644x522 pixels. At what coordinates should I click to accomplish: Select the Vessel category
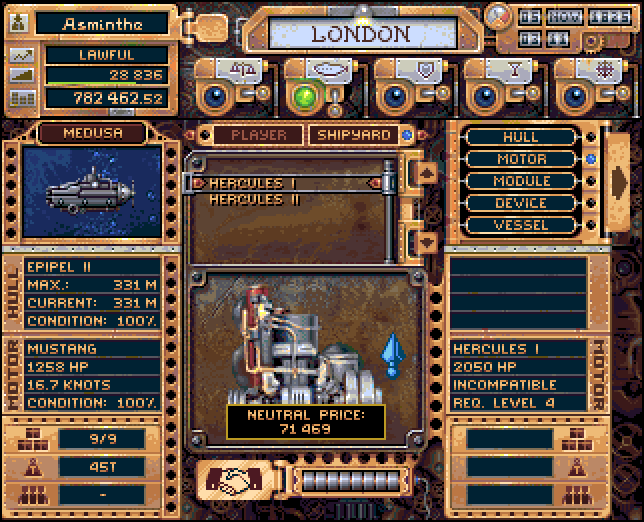520,225
